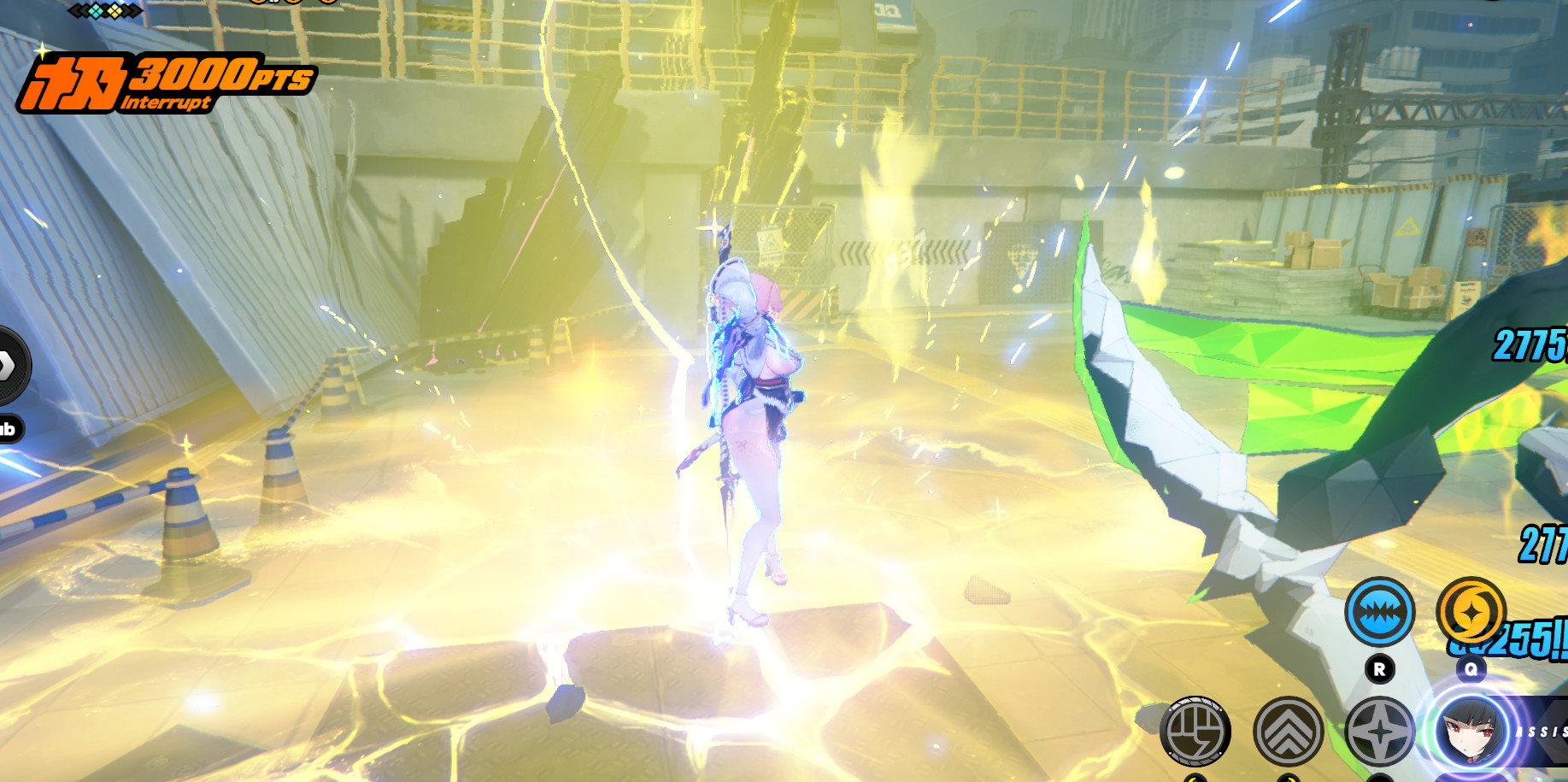Click the blue diamond in the combo chain meter

(x=96, y=11)
